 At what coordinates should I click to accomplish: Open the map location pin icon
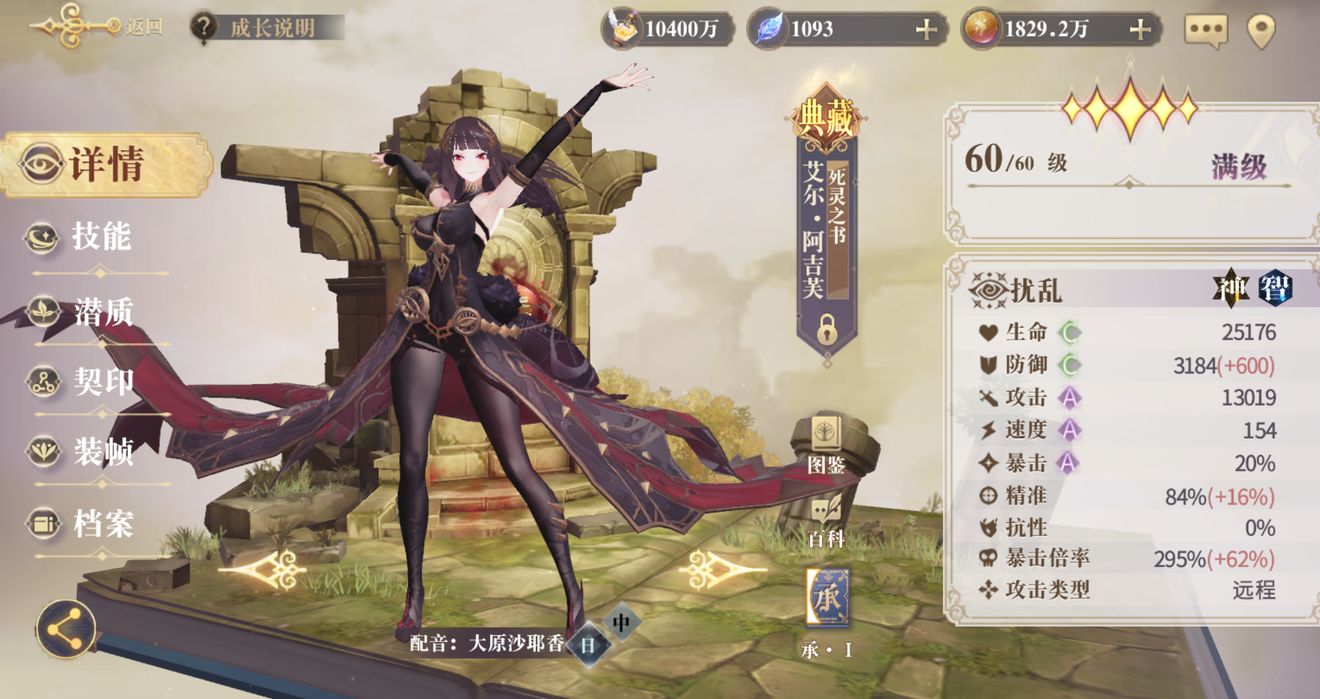pyautogui.click(x=1261, y=30)
